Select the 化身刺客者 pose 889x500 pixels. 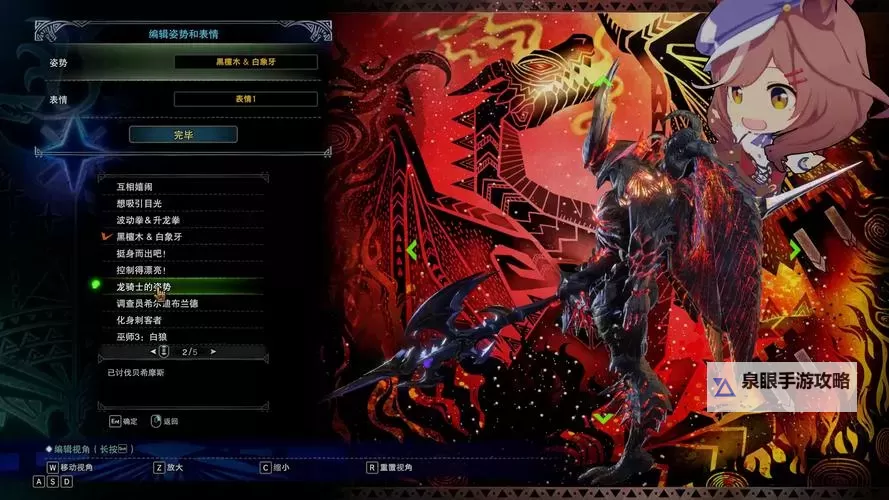[139, 320]
